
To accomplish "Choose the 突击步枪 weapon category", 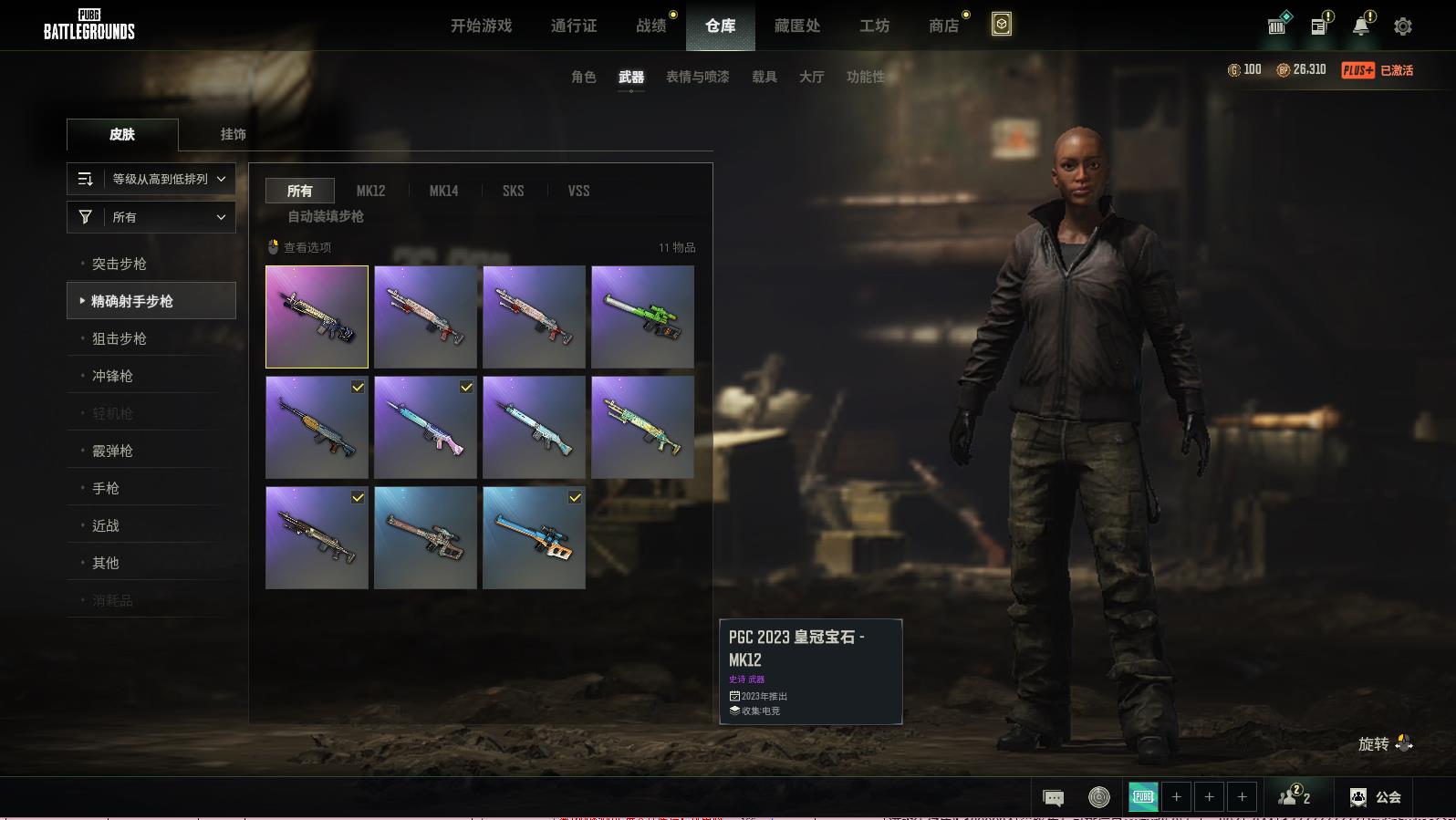I will click(120, 264).
